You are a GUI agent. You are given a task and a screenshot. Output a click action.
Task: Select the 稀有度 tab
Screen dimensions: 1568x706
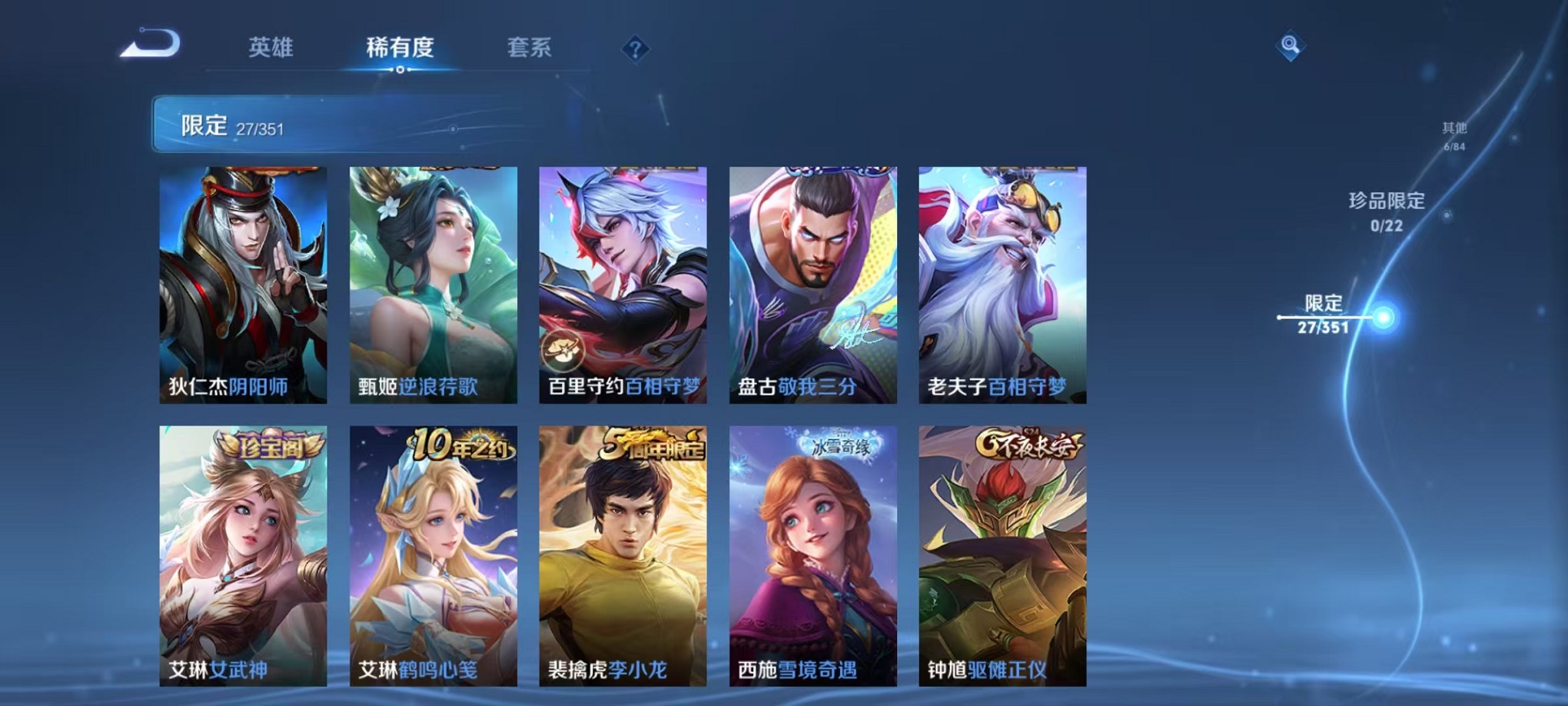point(399,48)
